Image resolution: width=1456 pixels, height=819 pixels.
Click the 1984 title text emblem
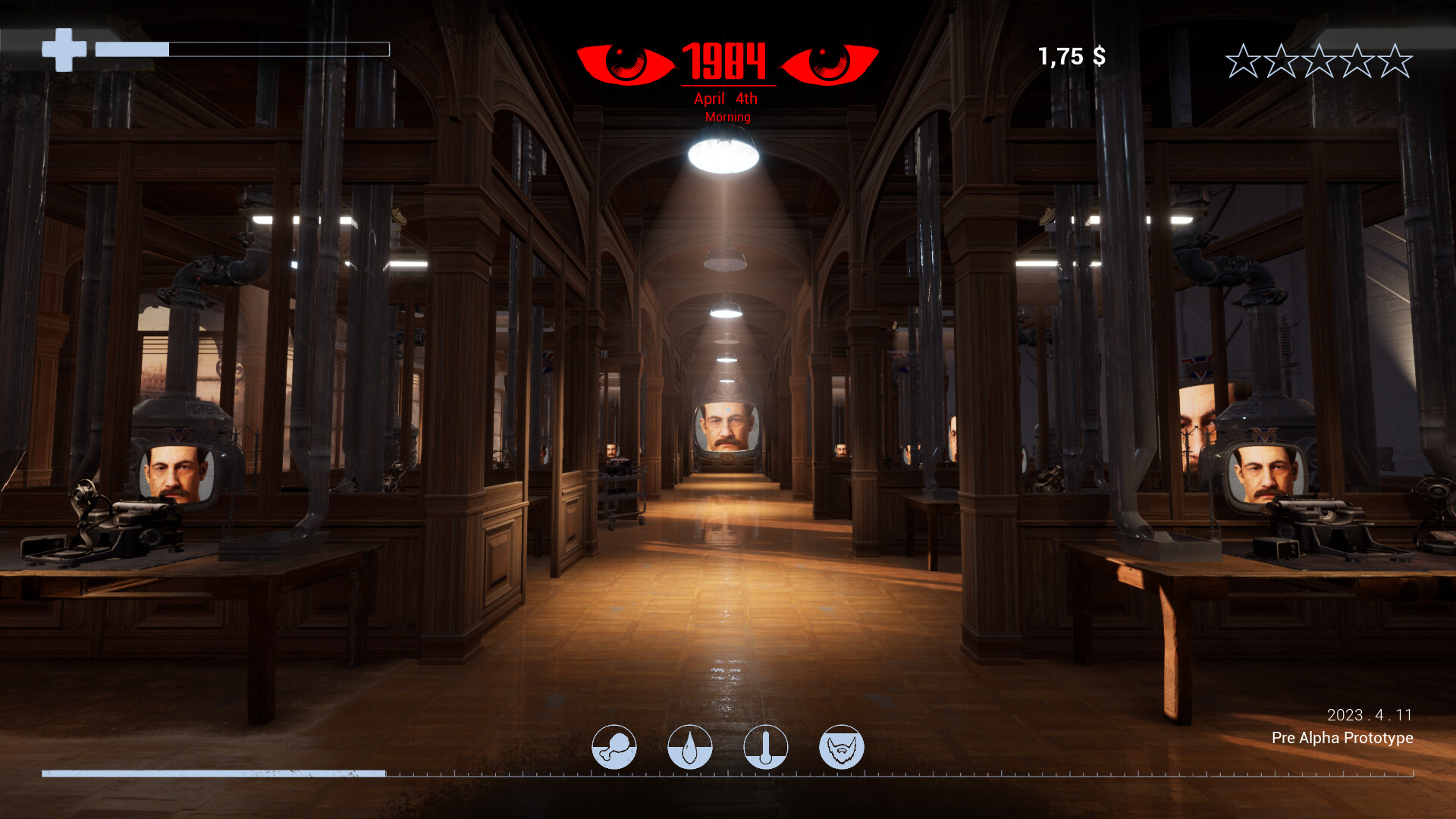pos(726,61)
